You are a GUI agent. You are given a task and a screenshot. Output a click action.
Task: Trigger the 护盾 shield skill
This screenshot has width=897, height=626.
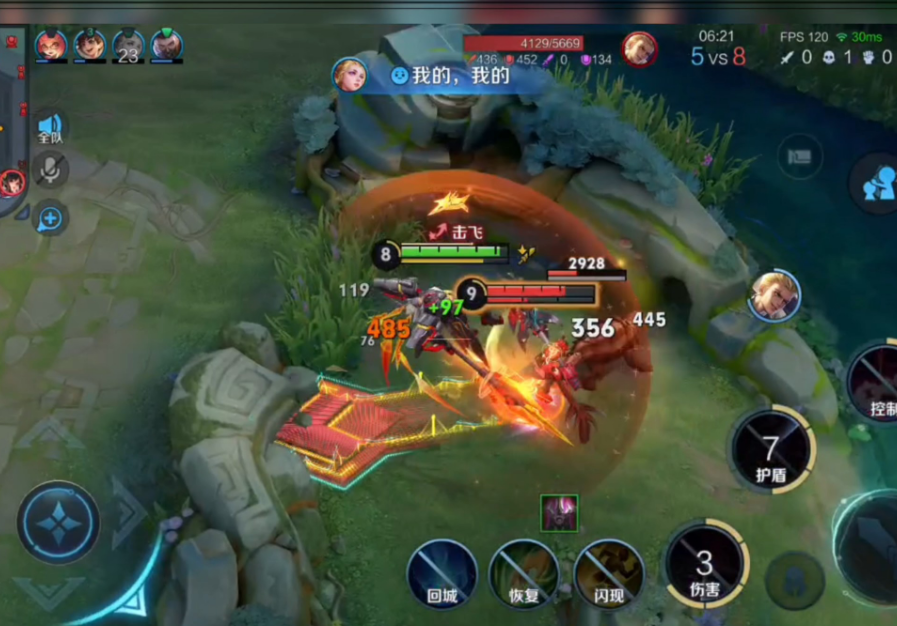[771, 449]
